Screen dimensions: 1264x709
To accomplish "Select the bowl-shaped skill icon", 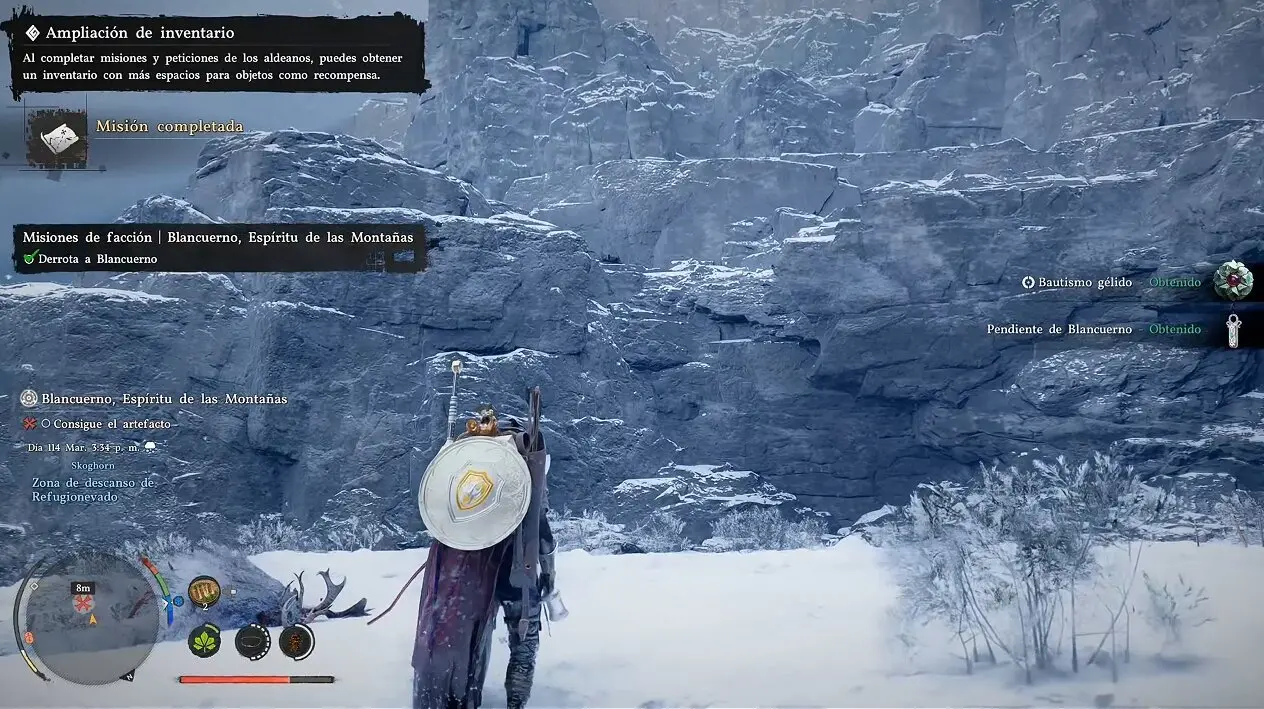I will coord(252,640).
